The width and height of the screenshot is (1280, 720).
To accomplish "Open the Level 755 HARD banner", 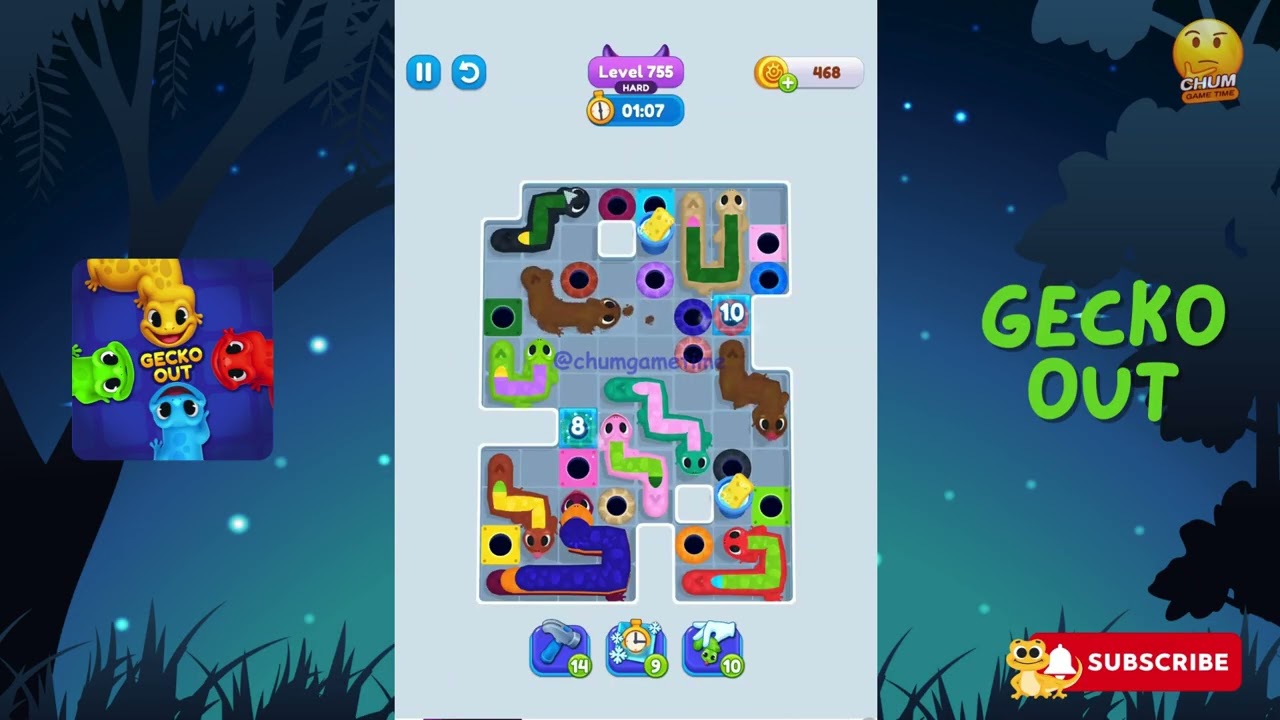I will 635,72.
